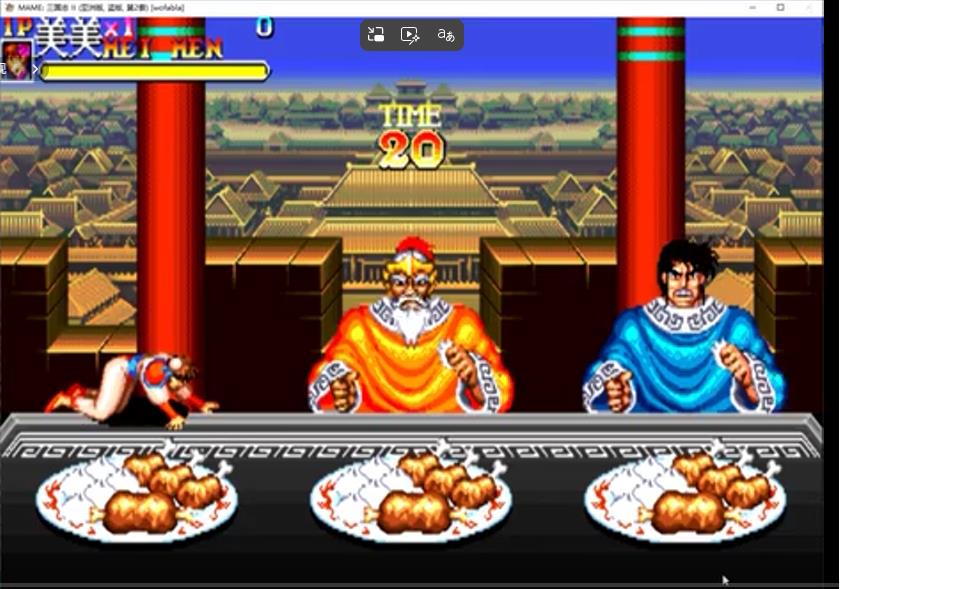Maximize the MAME window

coord(781,7)
